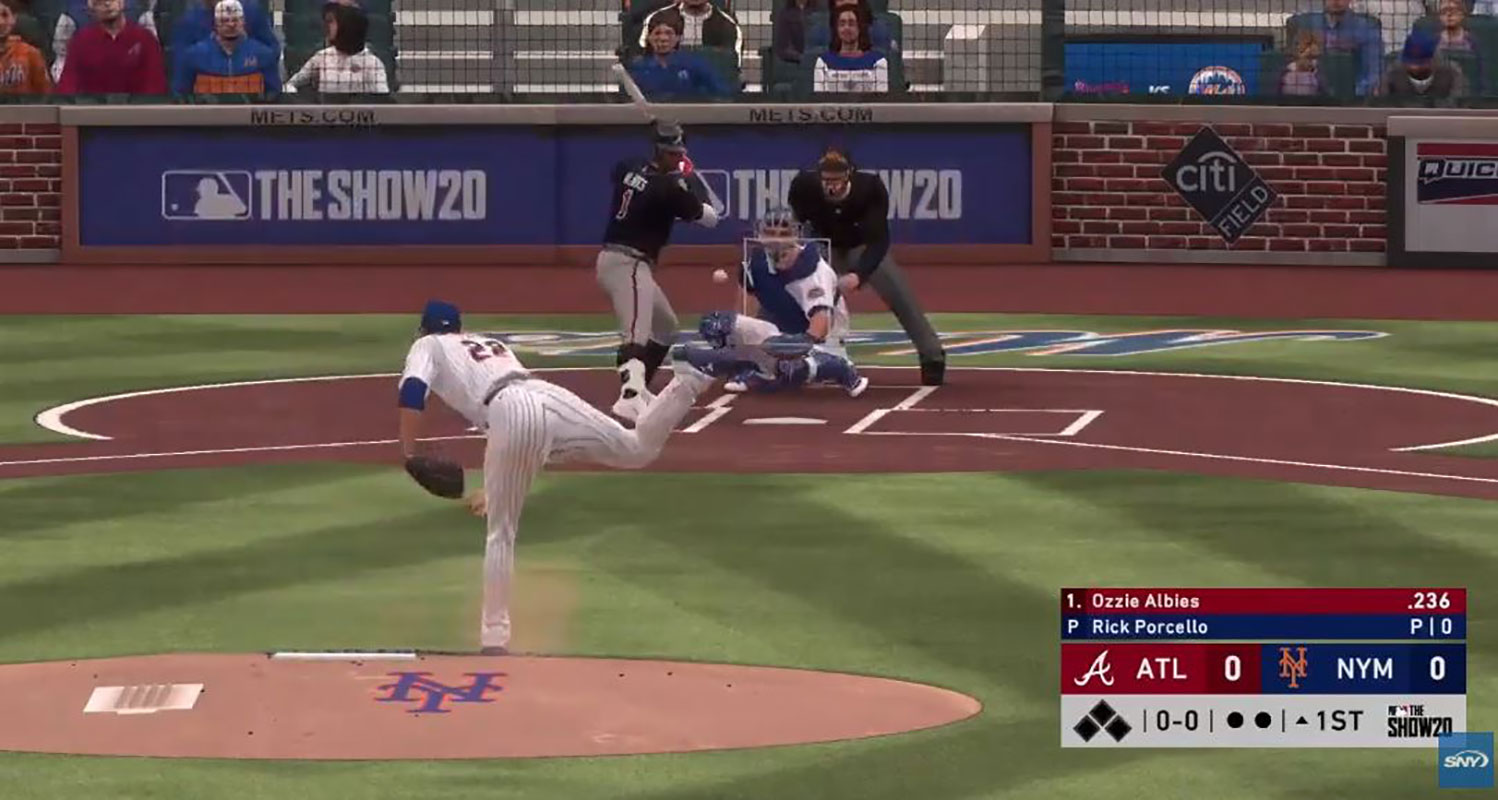This screenshot has width=1498, height=800.
Task: Click the SNY network logo
Action: pyautogui.click(x=1465, y=760)
